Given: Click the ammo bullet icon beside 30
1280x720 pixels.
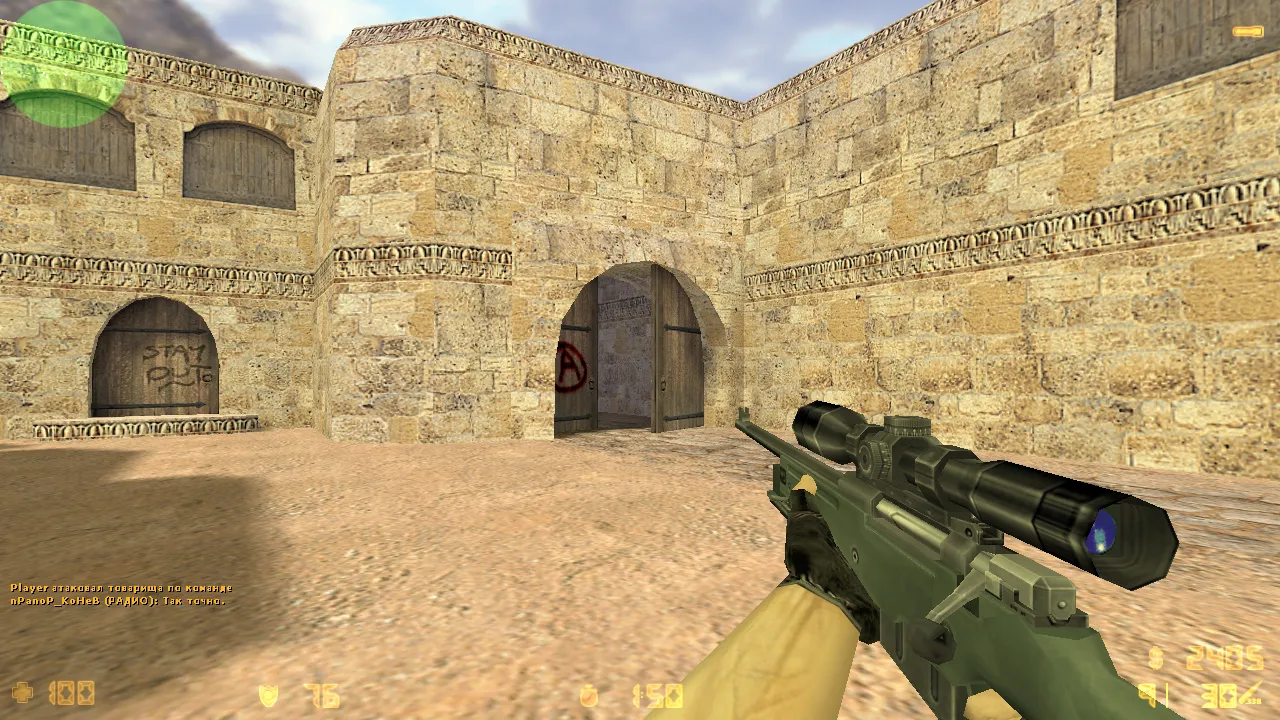Looking at the screenshot, I should point(1247,692).
